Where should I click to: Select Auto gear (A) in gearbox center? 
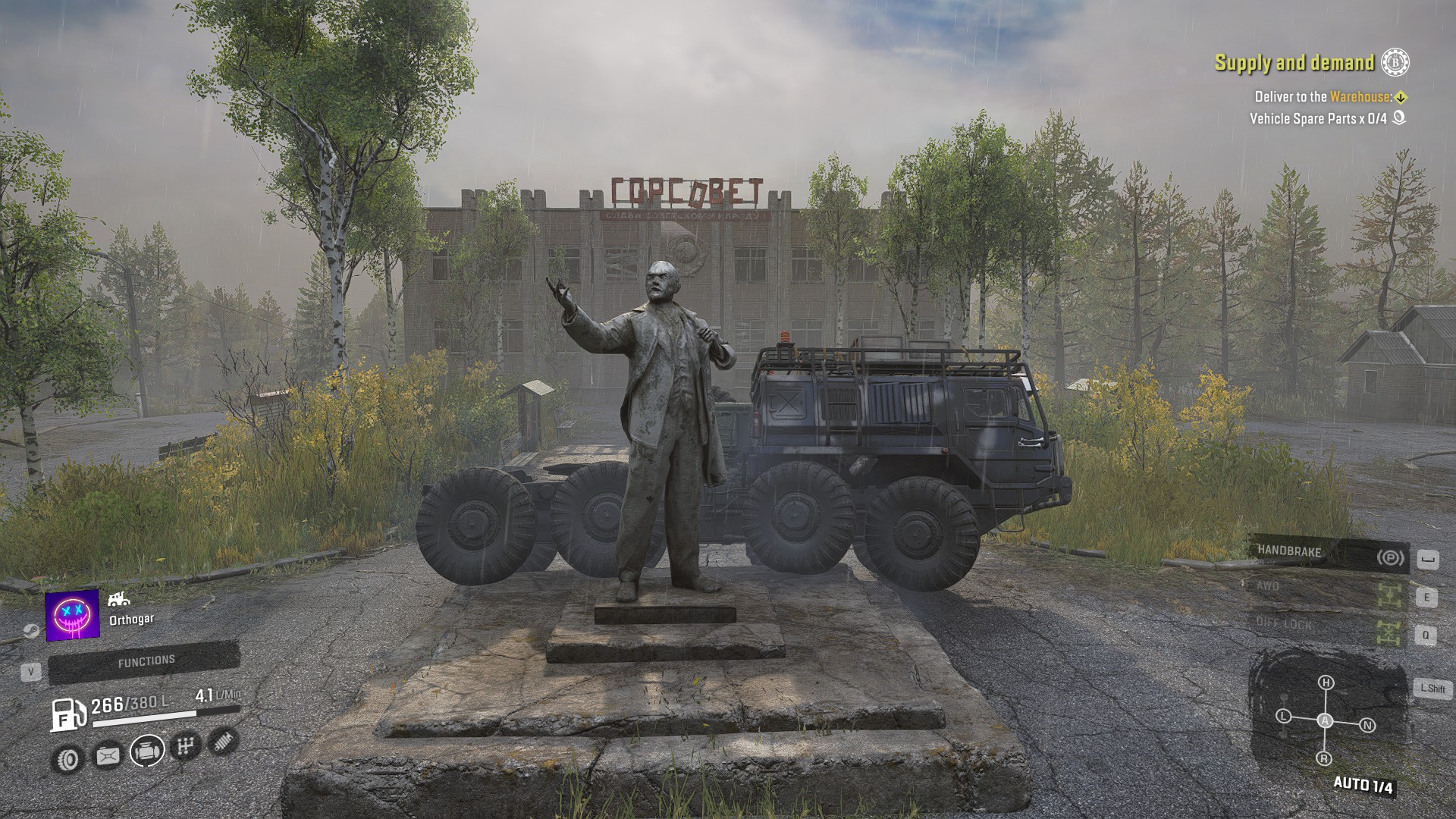(1325, 720)
